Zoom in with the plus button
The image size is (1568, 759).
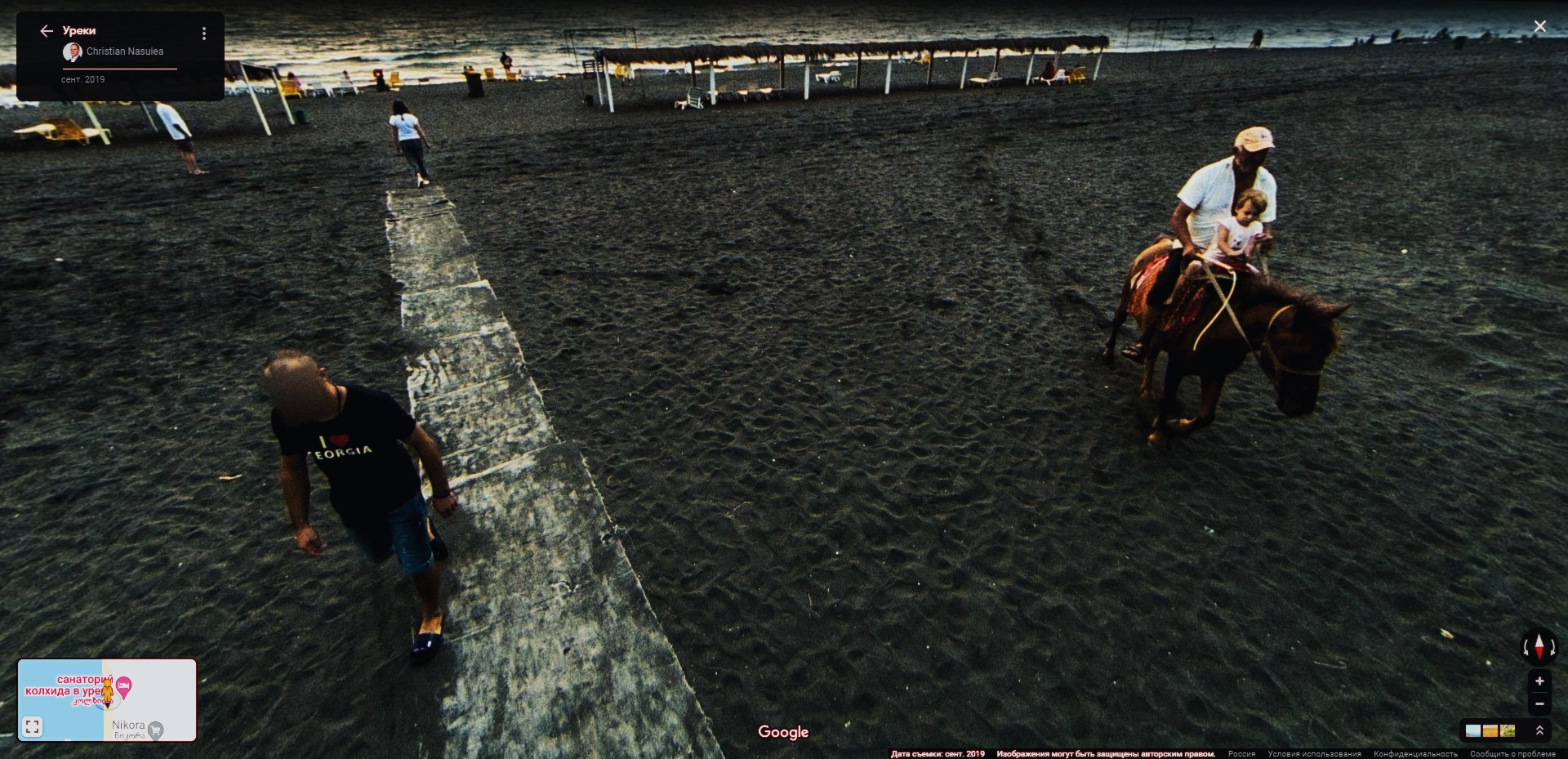[x=1539, y=681]
